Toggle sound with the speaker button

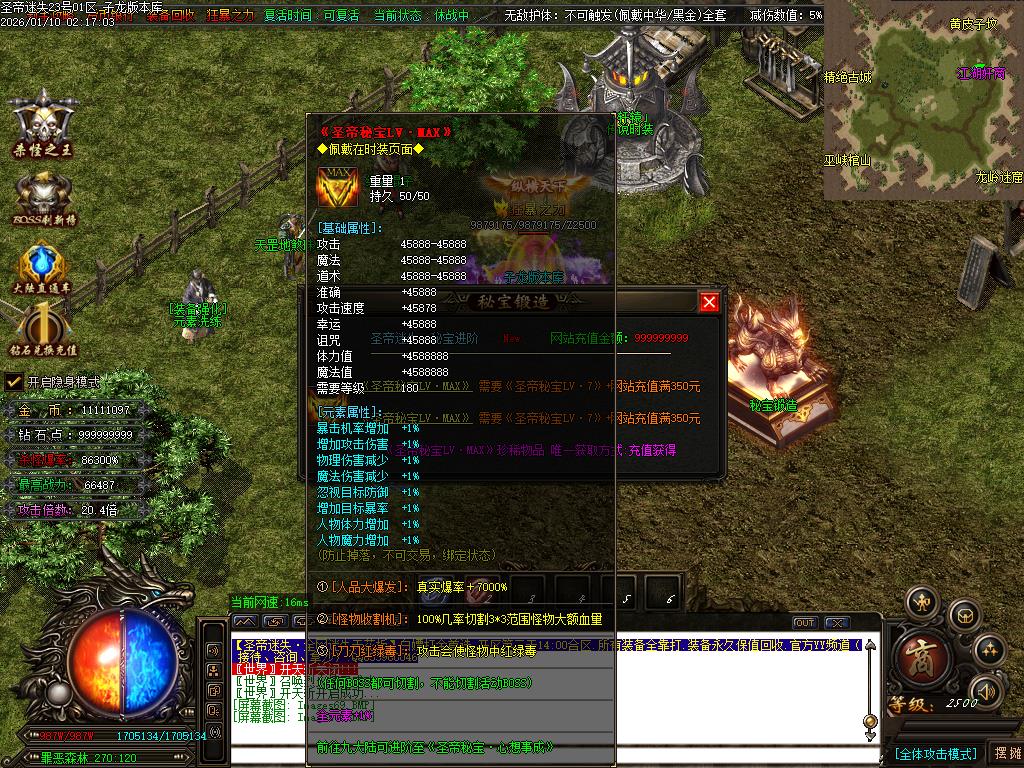986,691
